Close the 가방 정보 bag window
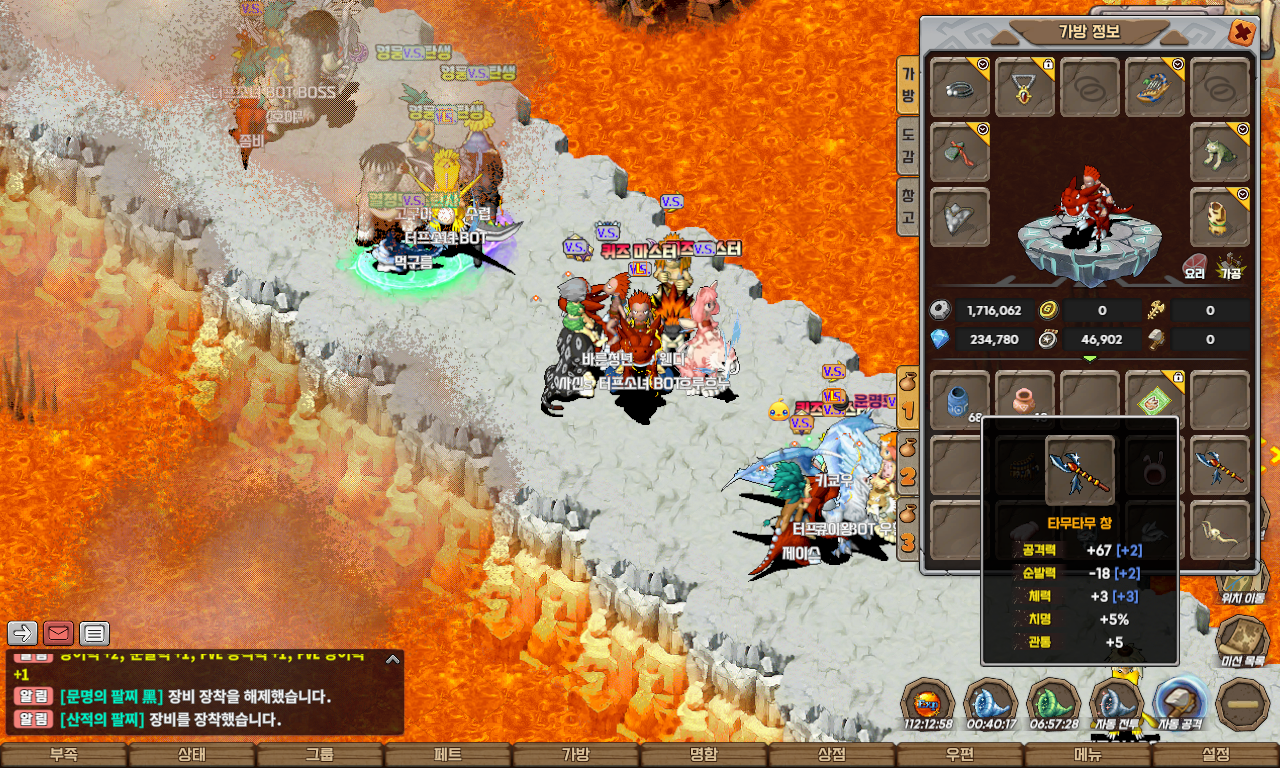This screenshot has width=1280, height=768. pos(1242,33)
